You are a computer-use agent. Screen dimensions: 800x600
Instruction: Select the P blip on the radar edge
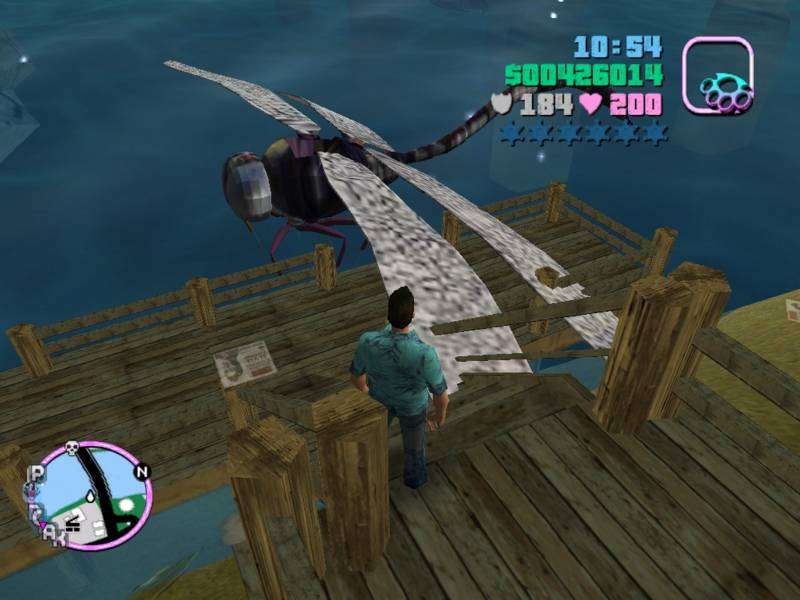[37, 474]
